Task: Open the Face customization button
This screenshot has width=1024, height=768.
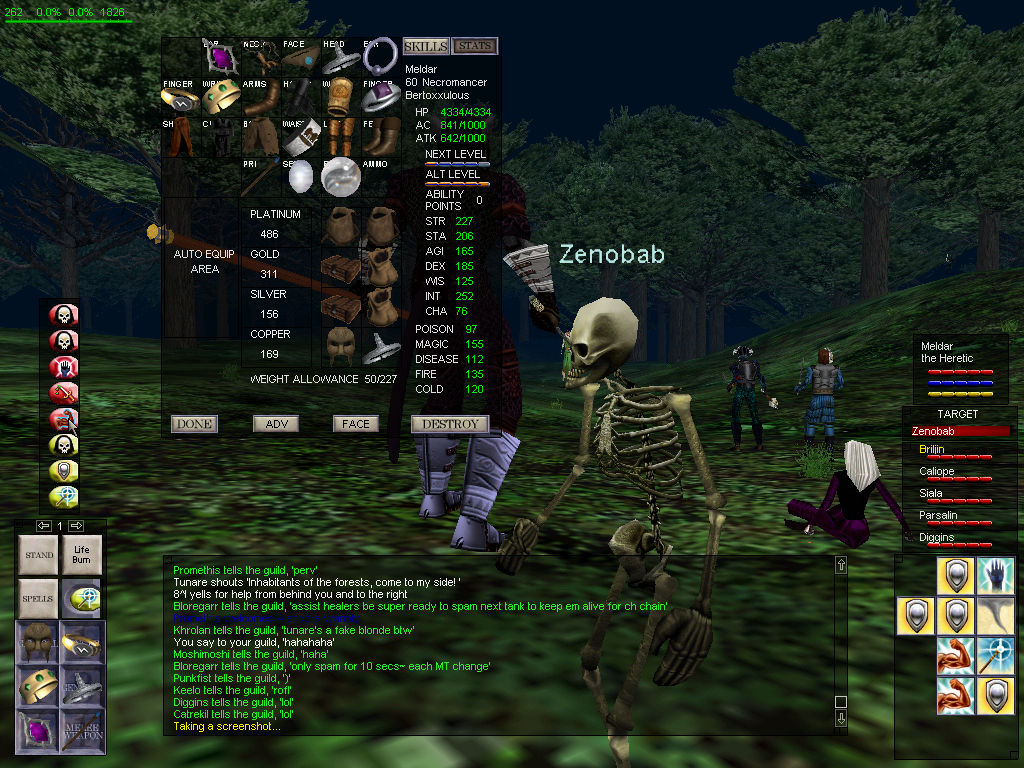Action: (355, 424)
